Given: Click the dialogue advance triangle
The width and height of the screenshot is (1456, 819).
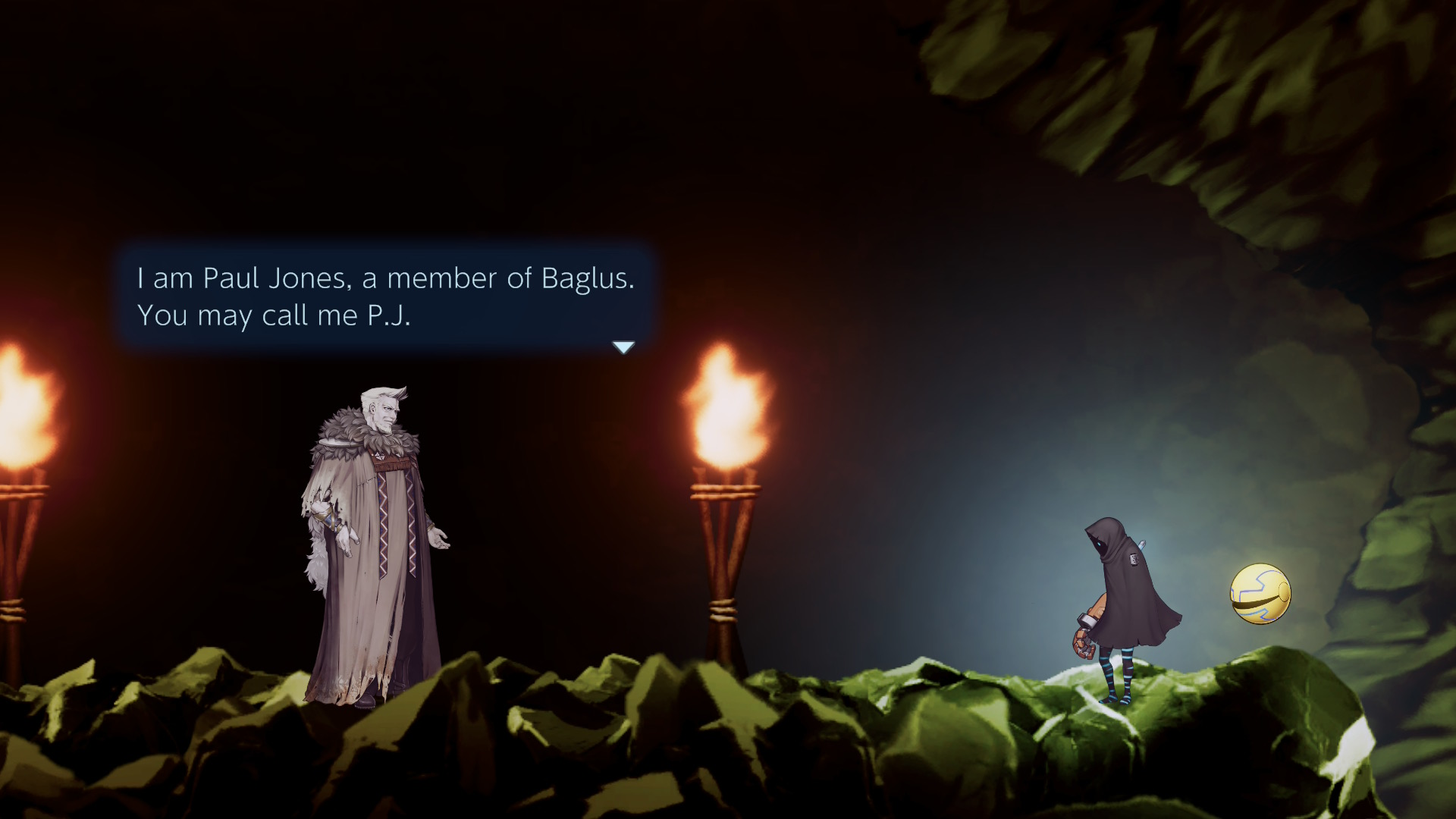Looking at the screenshot, I should click(x=623, y=347).
